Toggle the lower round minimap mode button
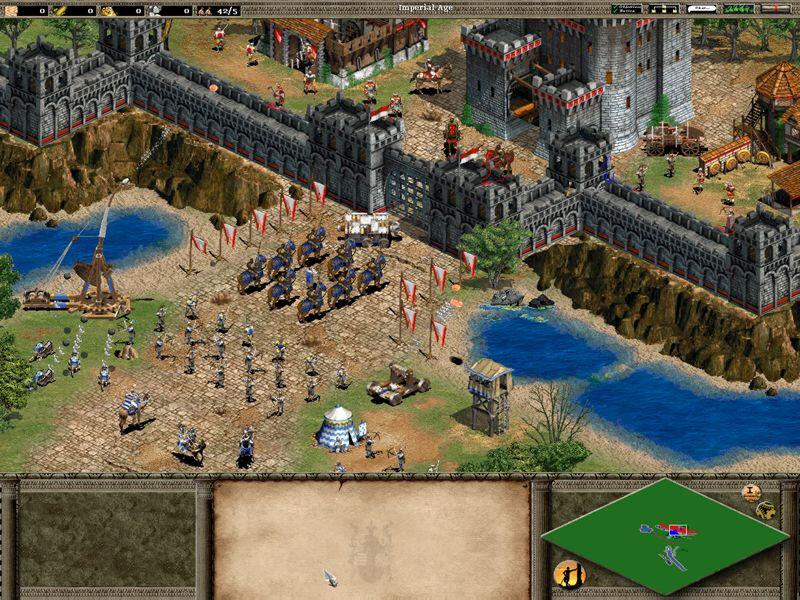This screenshot has width=800, height=600. tap(766, 510)
